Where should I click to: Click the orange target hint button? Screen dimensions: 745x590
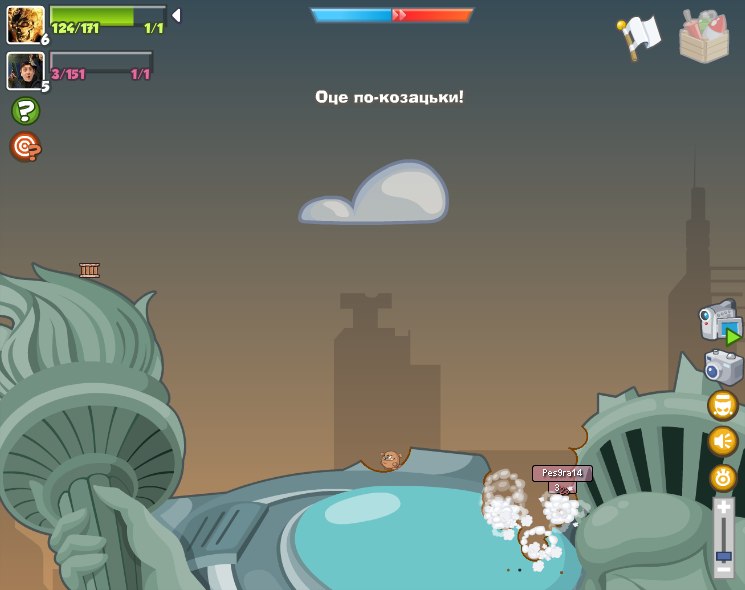25,147
